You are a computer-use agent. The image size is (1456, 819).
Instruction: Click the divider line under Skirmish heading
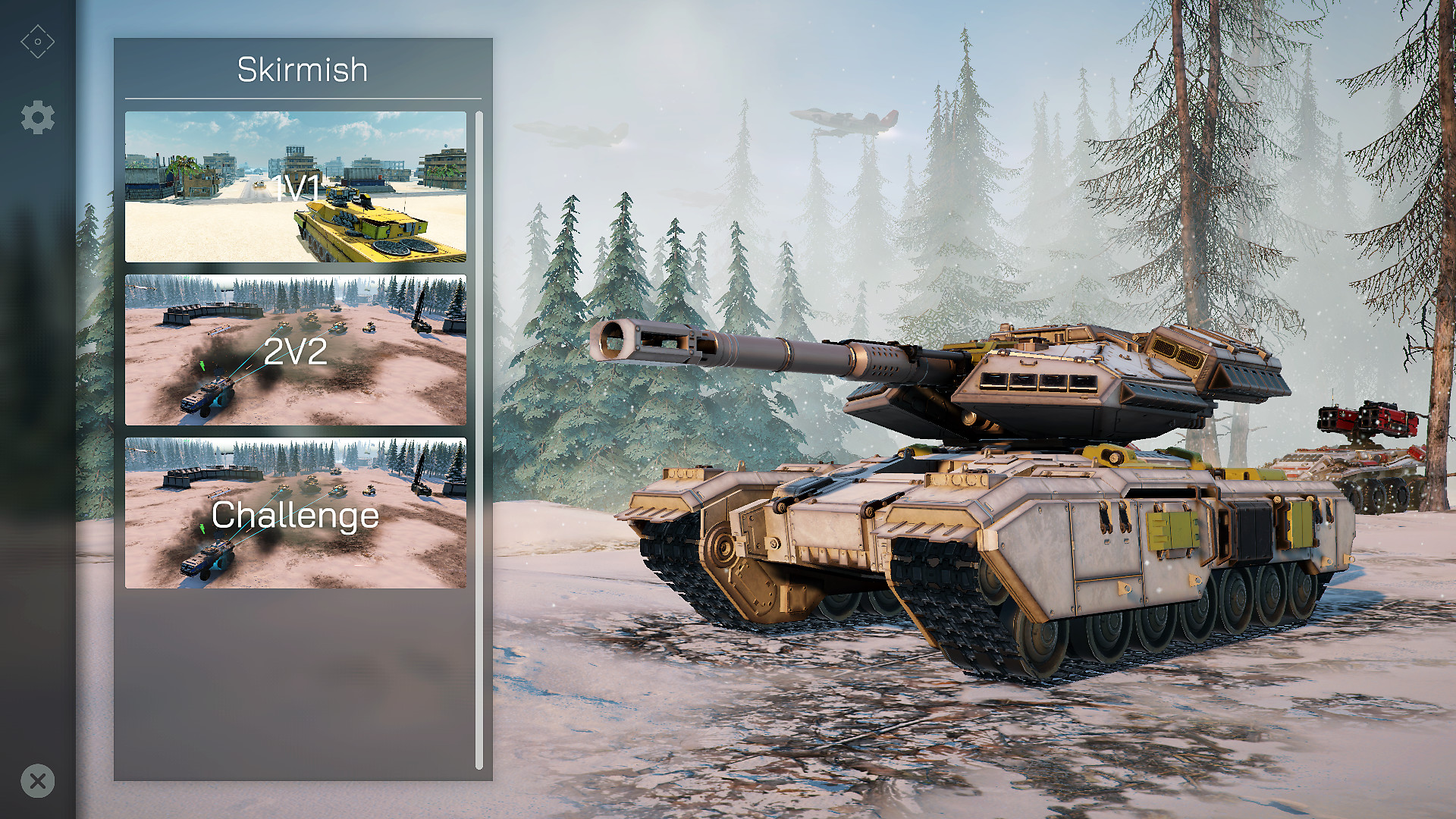pos(303,99)
